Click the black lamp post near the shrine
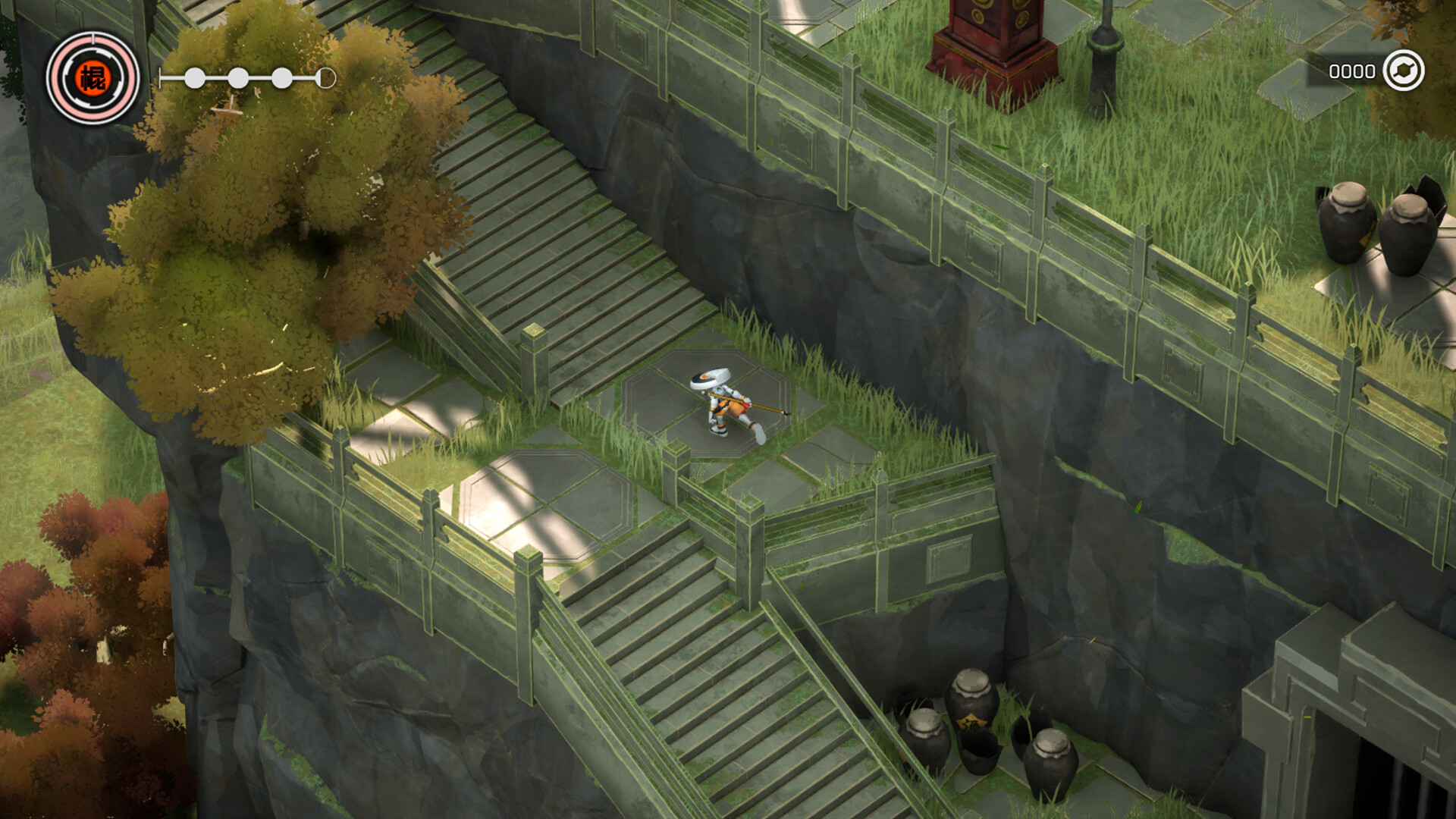The height and width of the screenshot is (819, 1456). [x=1106, y=45]
